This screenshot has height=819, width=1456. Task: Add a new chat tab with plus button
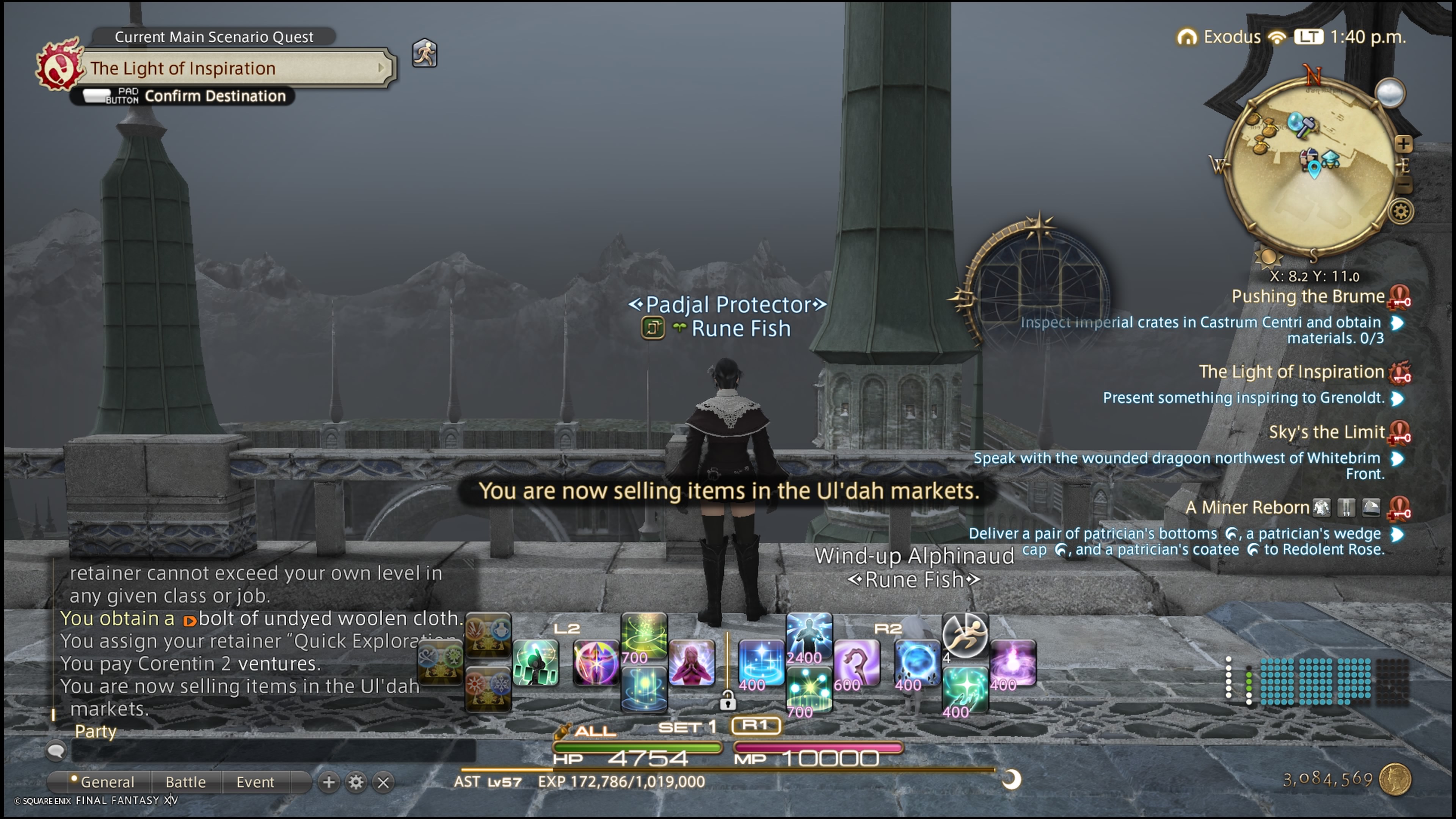point(328,782)
